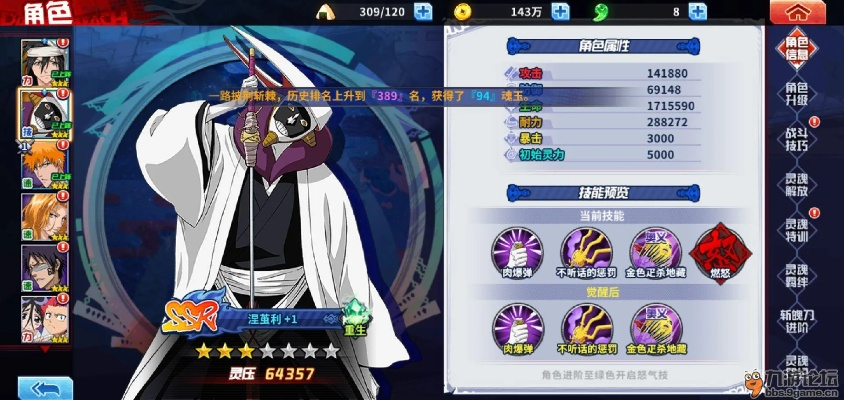
Task: Add green soul jade via its plus button
Action: (698, 12)
